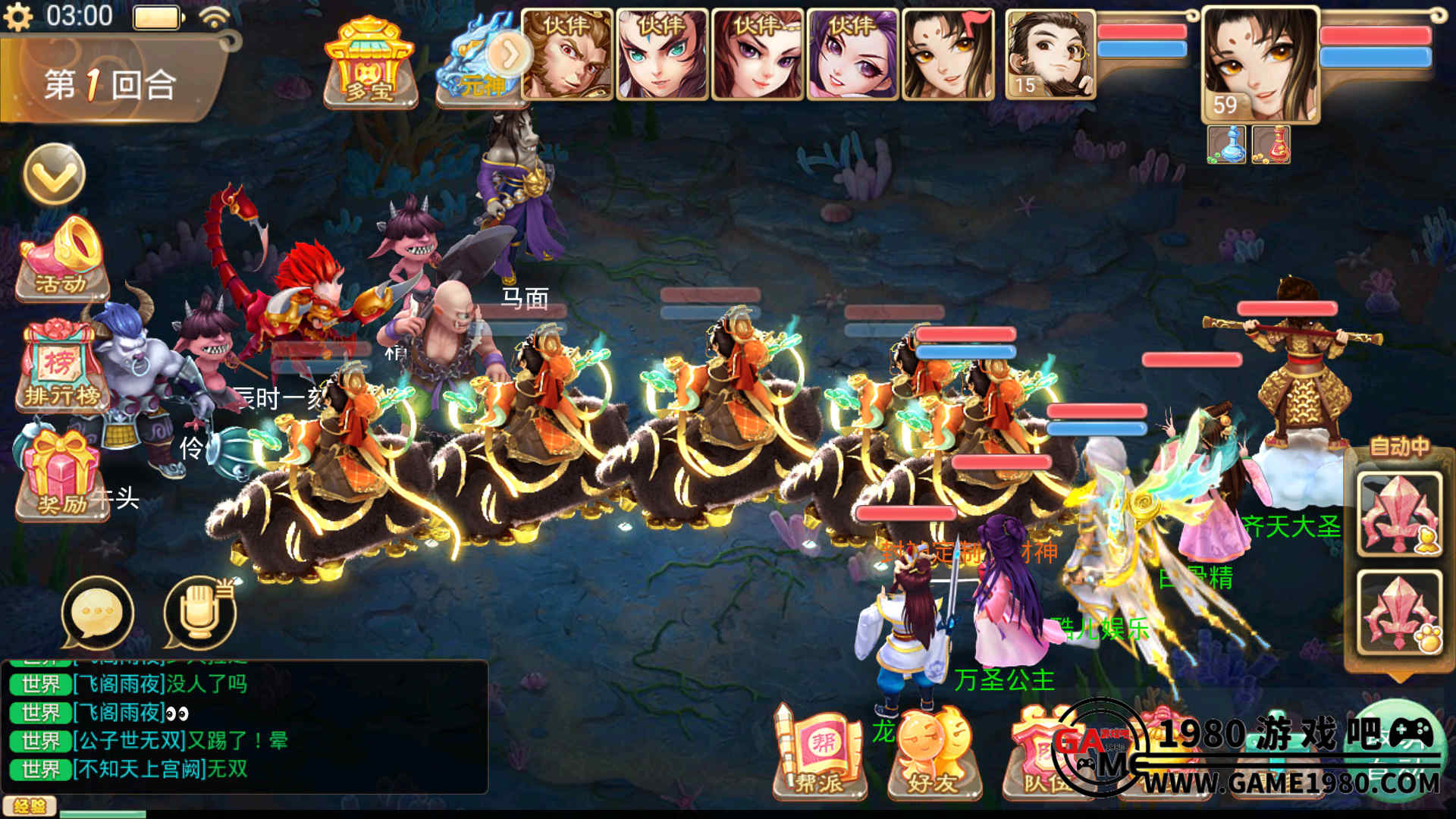Select the purple-haired companion portrait

pyautogui.click(x=852, y=55)
